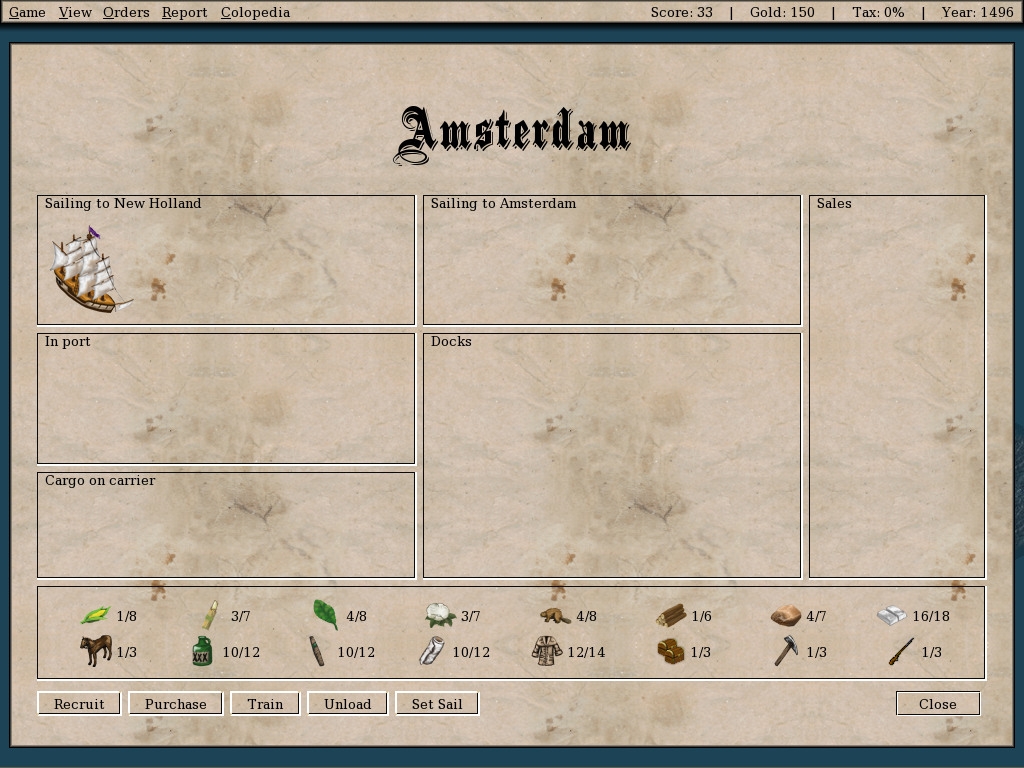
Task: Pick the rum bottle goods icon
Action: (x=202, y=651)
